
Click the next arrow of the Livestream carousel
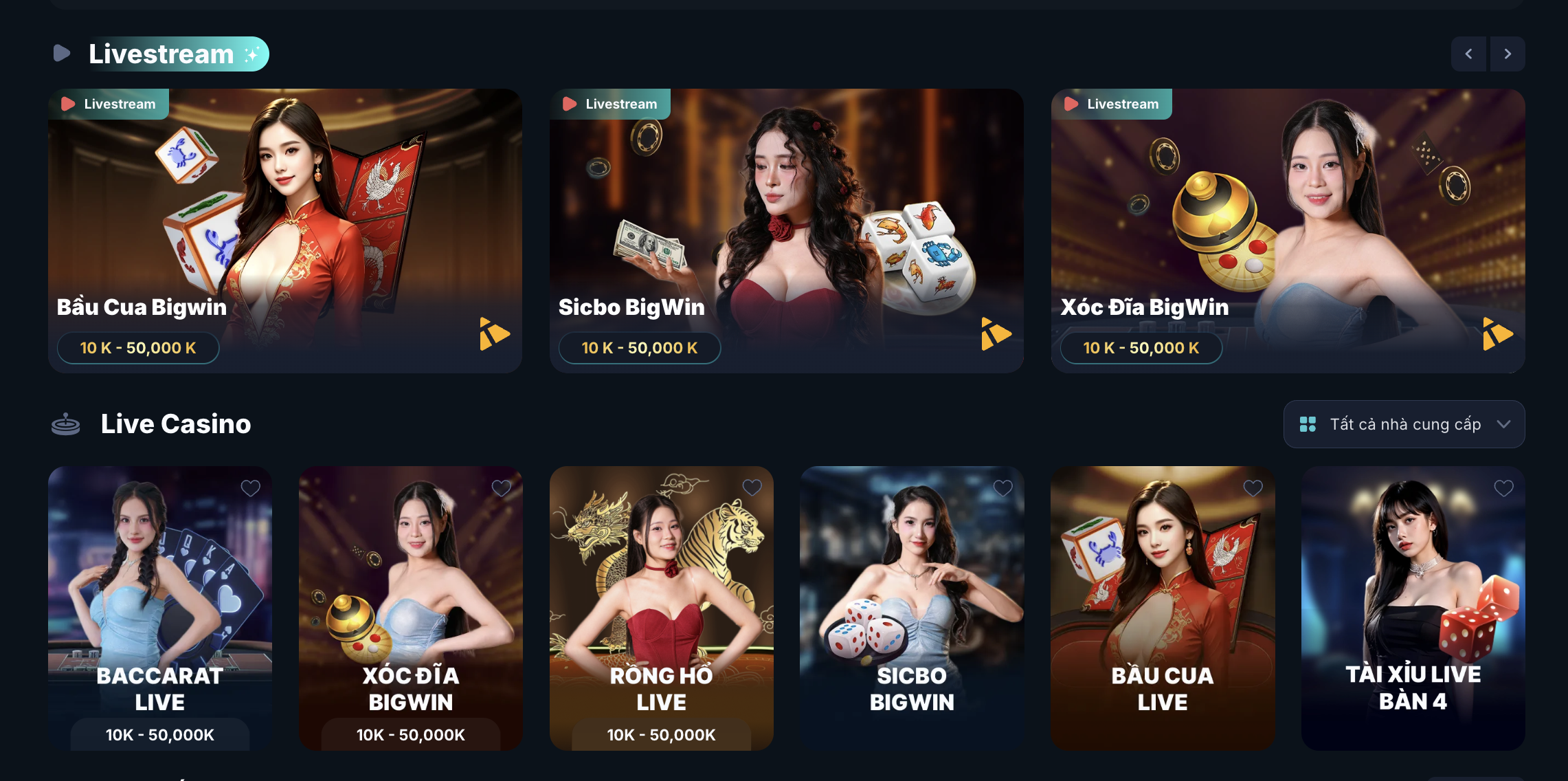[x=1508, y=53]
